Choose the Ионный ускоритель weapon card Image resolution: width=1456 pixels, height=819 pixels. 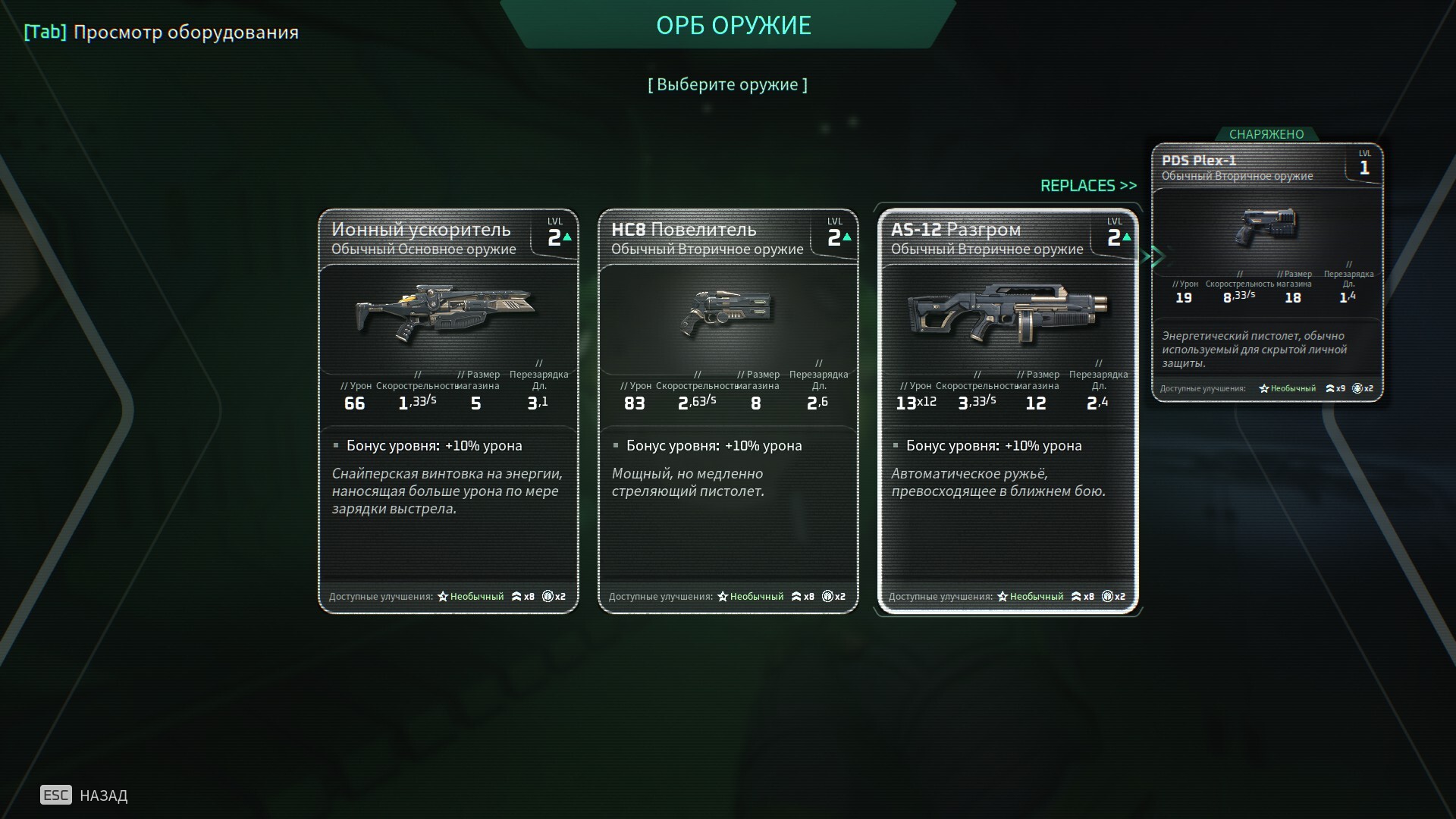[x=448, y=410]
